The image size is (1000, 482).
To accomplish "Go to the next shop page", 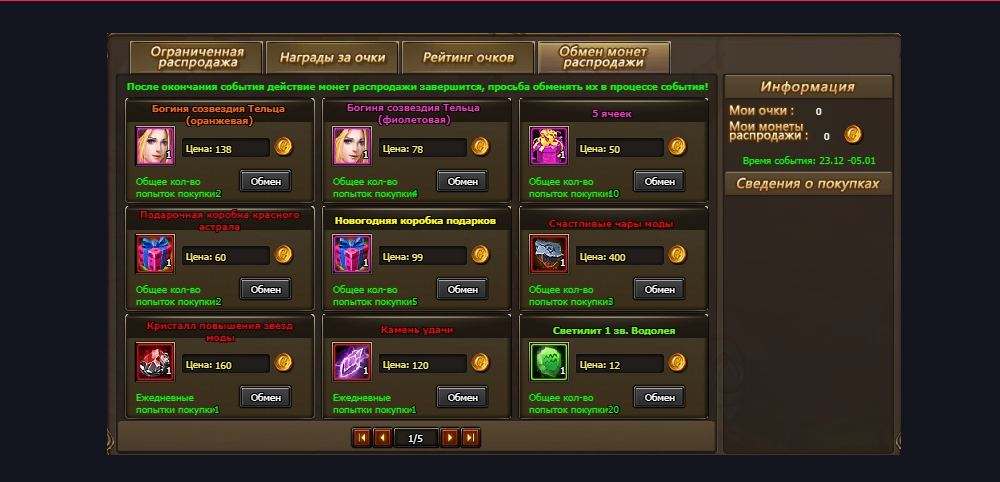I will (x=450, y=437).
